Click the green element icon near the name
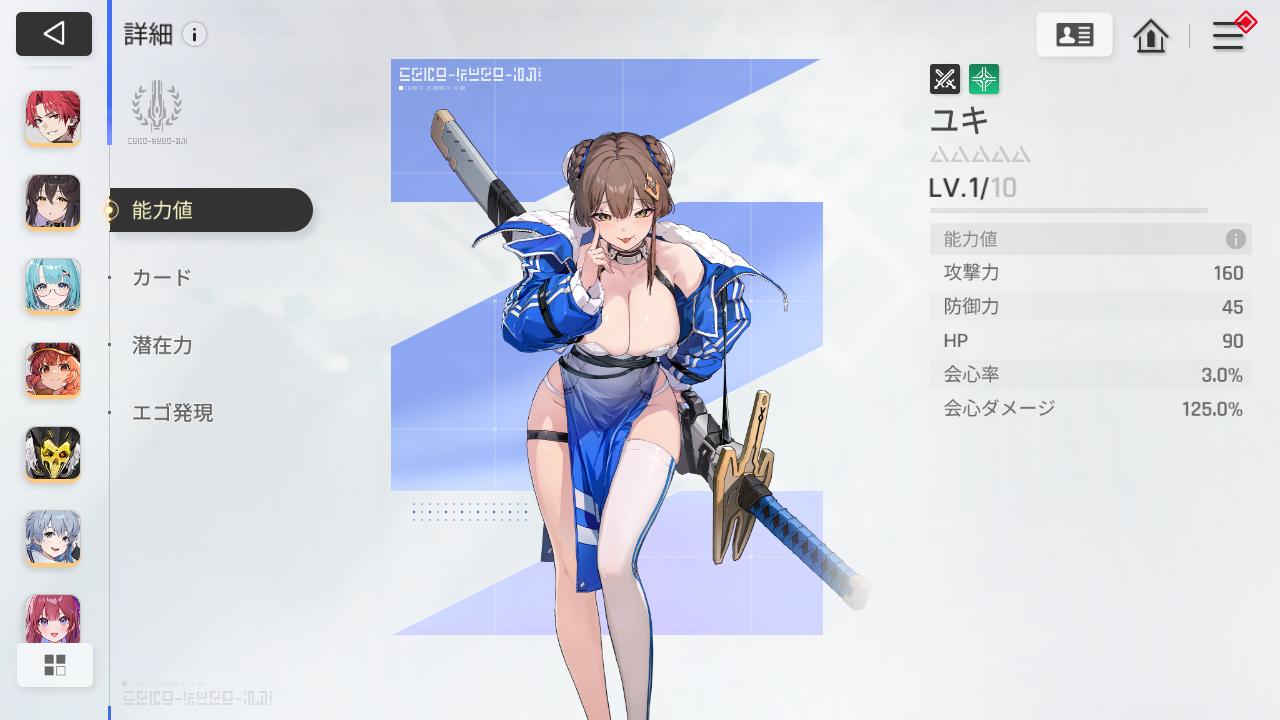1280x720 pixels. [x=984, y=79]
